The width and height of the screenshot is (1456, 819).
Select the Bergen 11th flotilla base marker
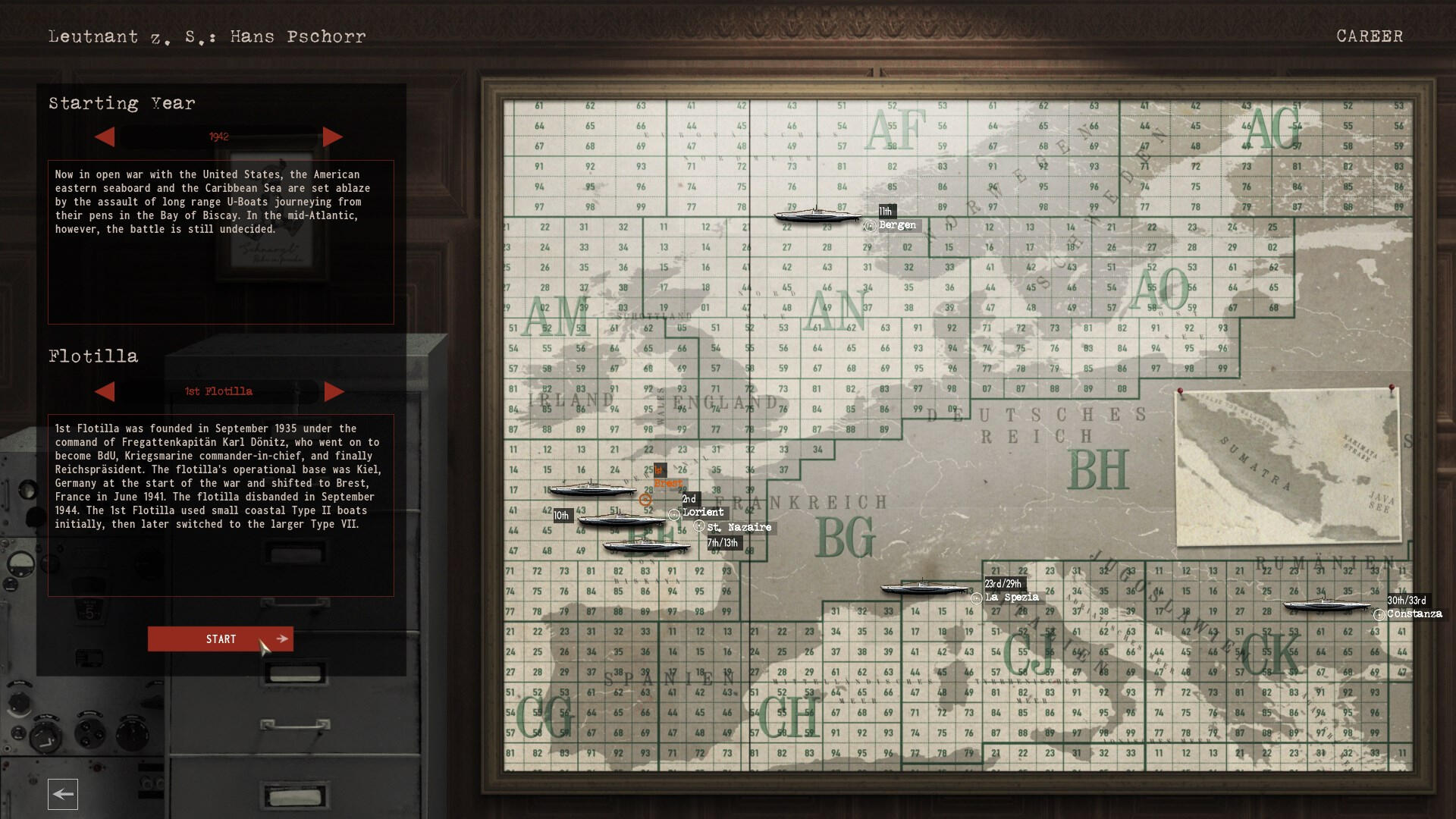click(x=870, y=226)
